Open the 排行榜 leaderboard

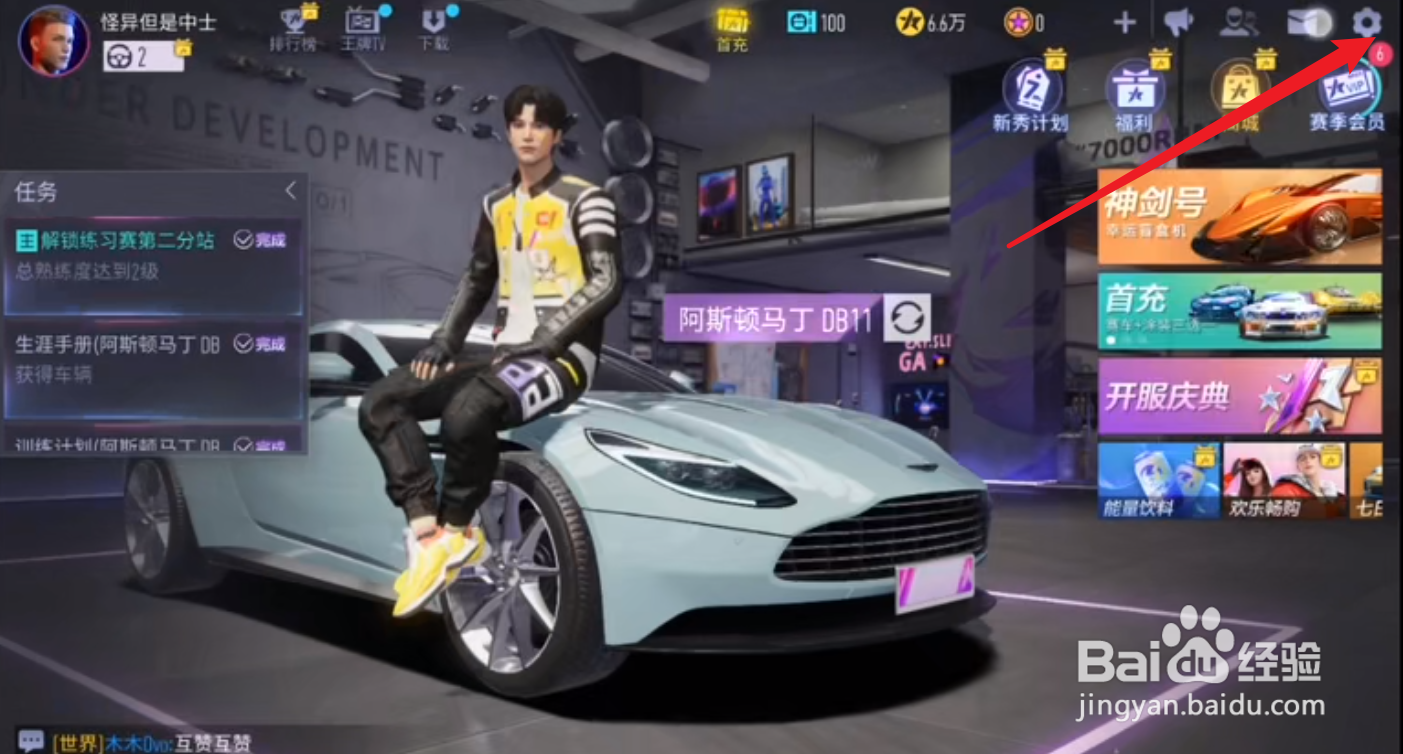pyautogui.click(x=291, y=24)
